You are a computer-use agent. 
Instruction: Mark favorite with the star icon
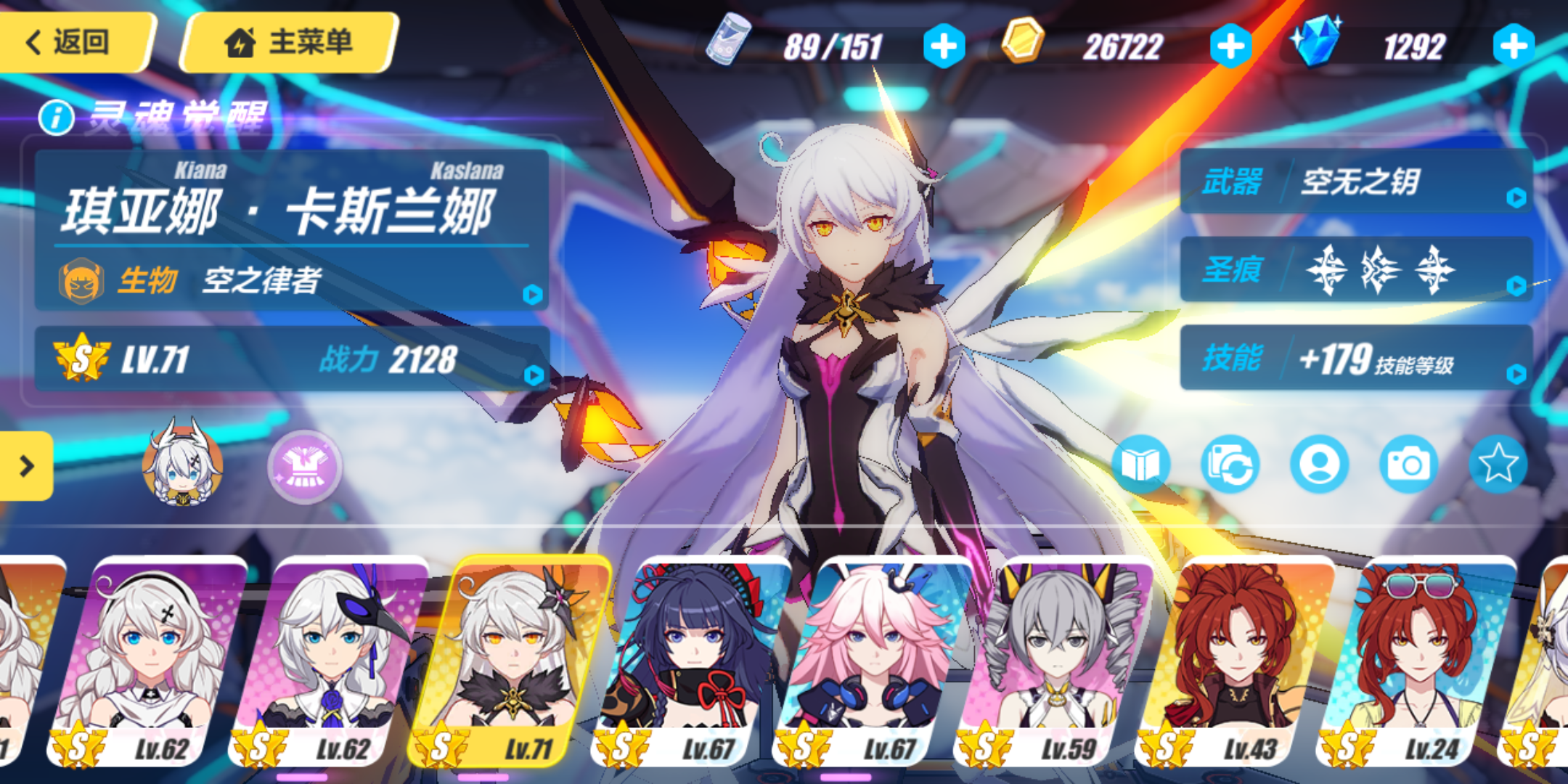pos(1498,465)
